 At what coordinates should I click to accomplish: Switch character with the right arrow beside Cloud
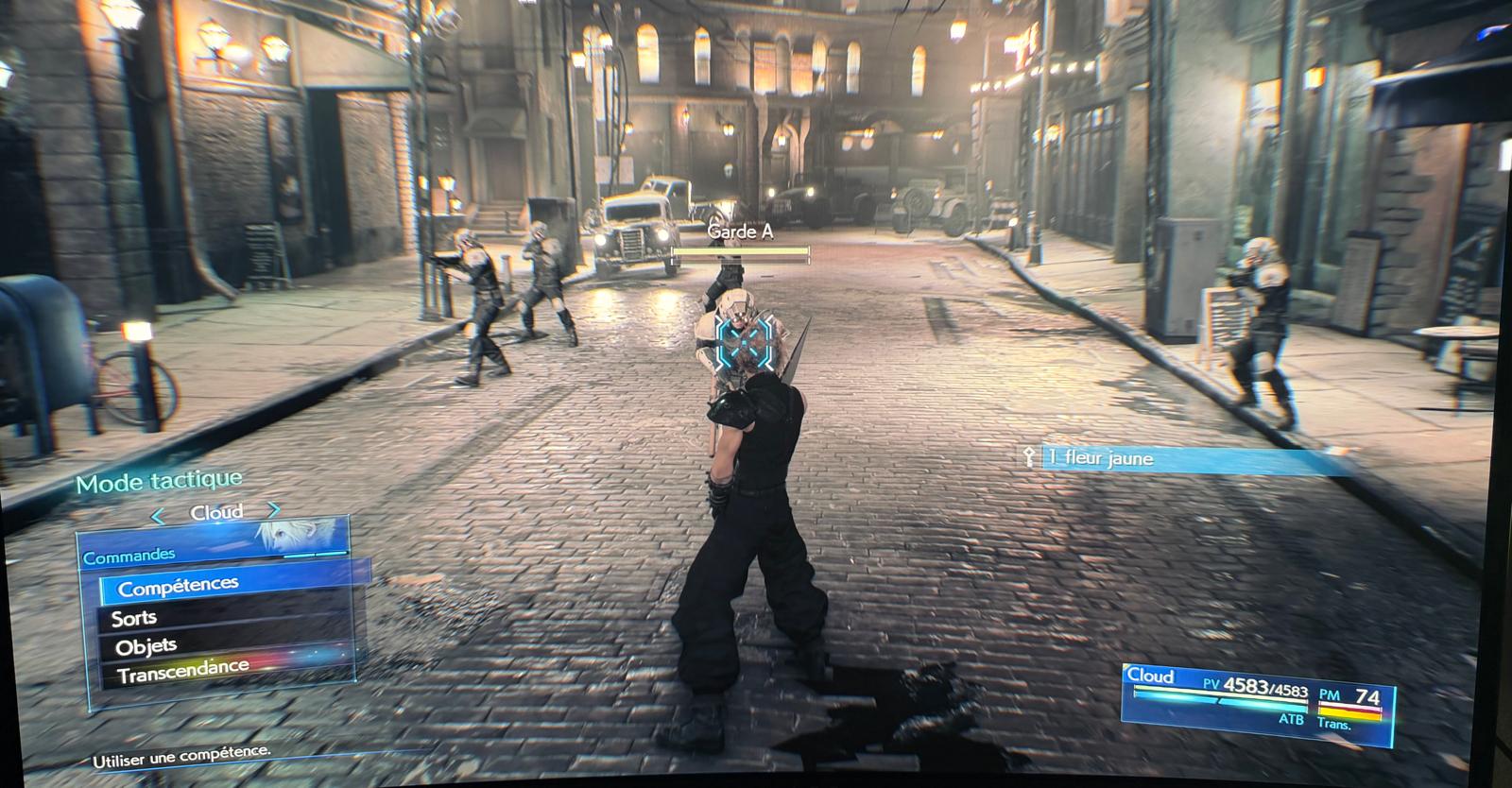point(274,510)
